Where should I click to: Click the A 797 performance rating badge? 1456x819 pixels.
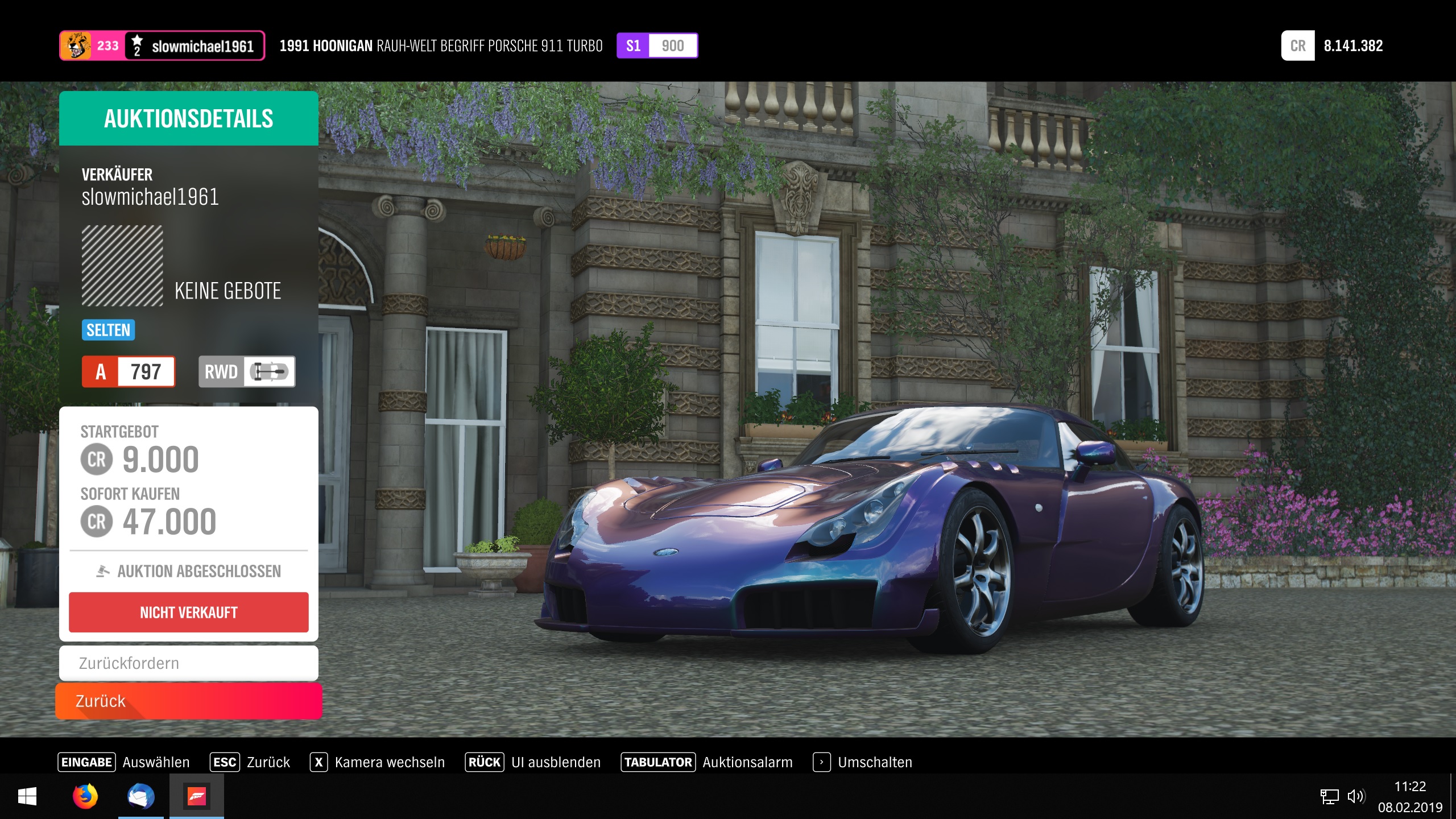(x=129, y=371)
